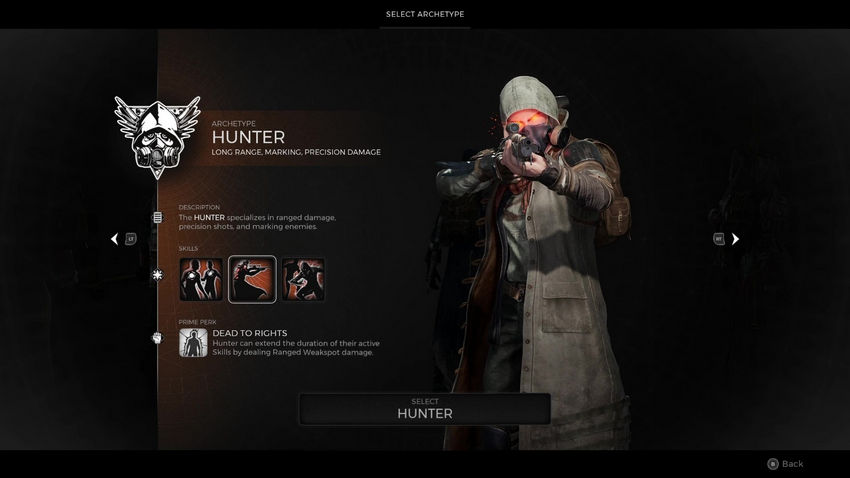Click the Back button

[x=785, y=464]
